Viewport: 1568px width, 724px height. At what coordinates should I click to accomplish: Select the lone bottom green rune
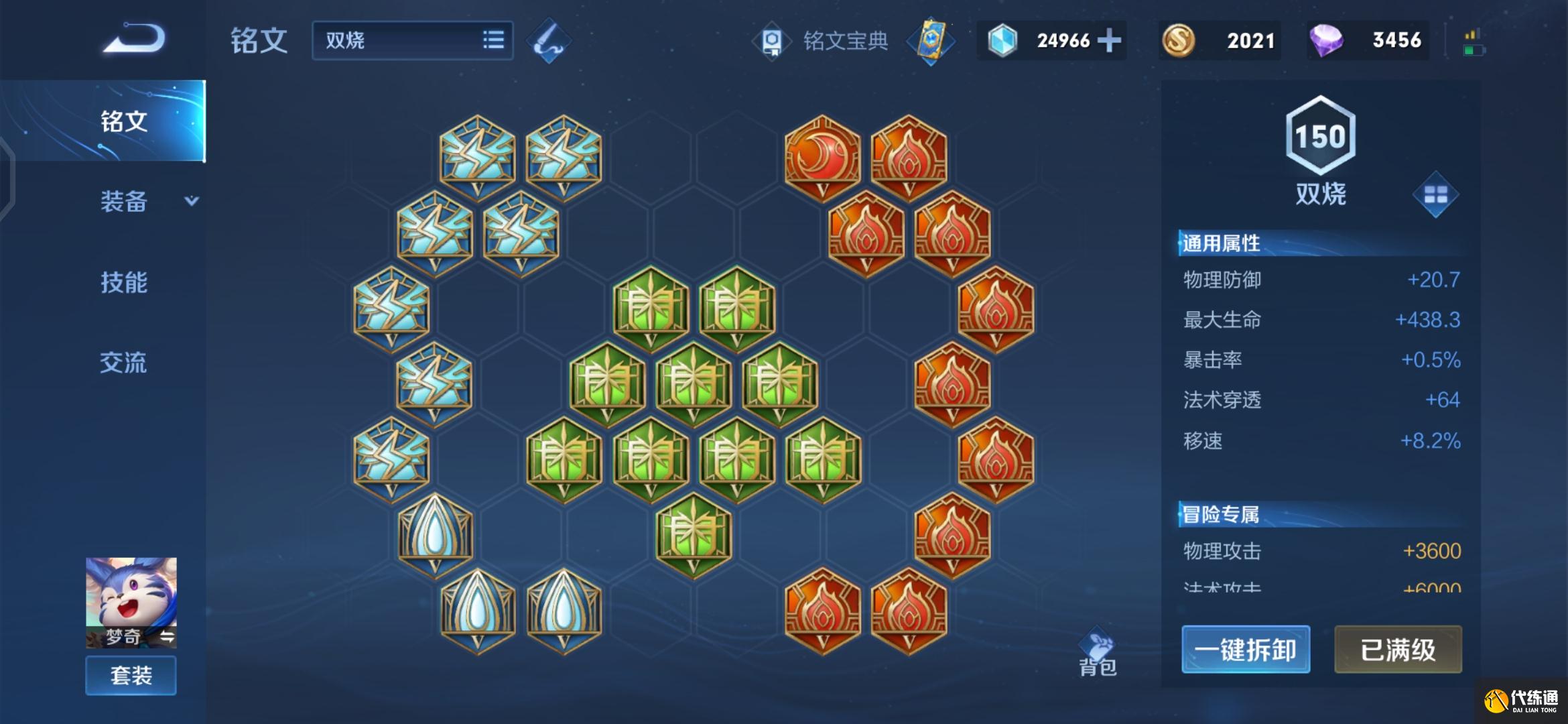[x=694, y=534]
